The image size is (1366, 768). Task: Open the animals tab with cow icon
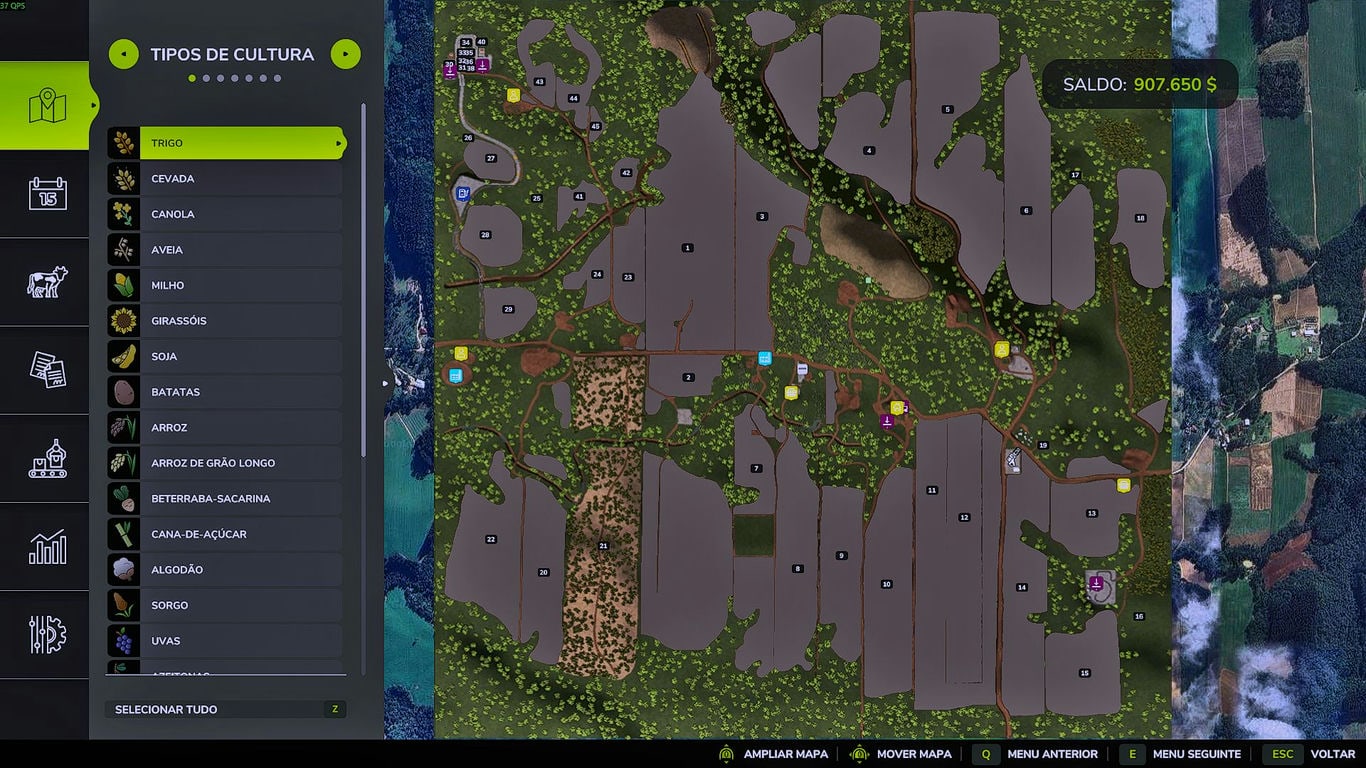tap(47, 282)
